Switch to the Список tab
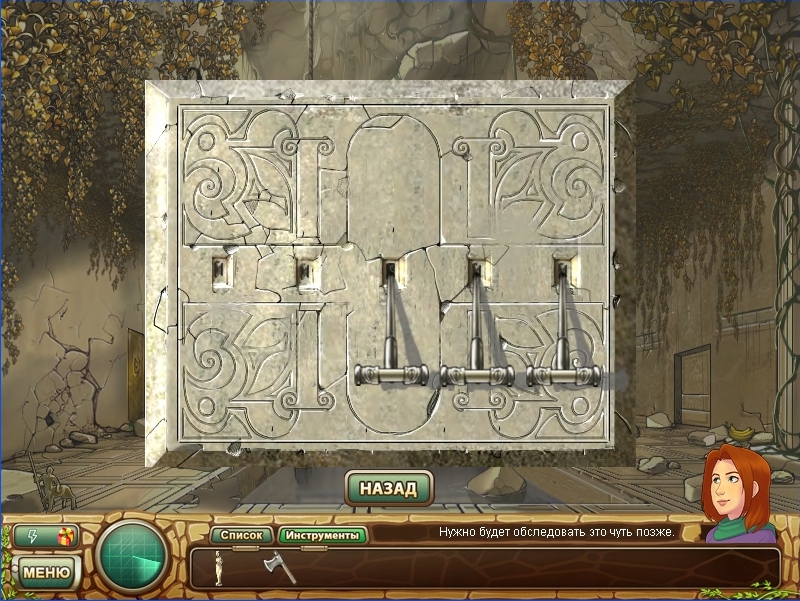Viewport: 800px width, 601px height. (x=241, y=535)
